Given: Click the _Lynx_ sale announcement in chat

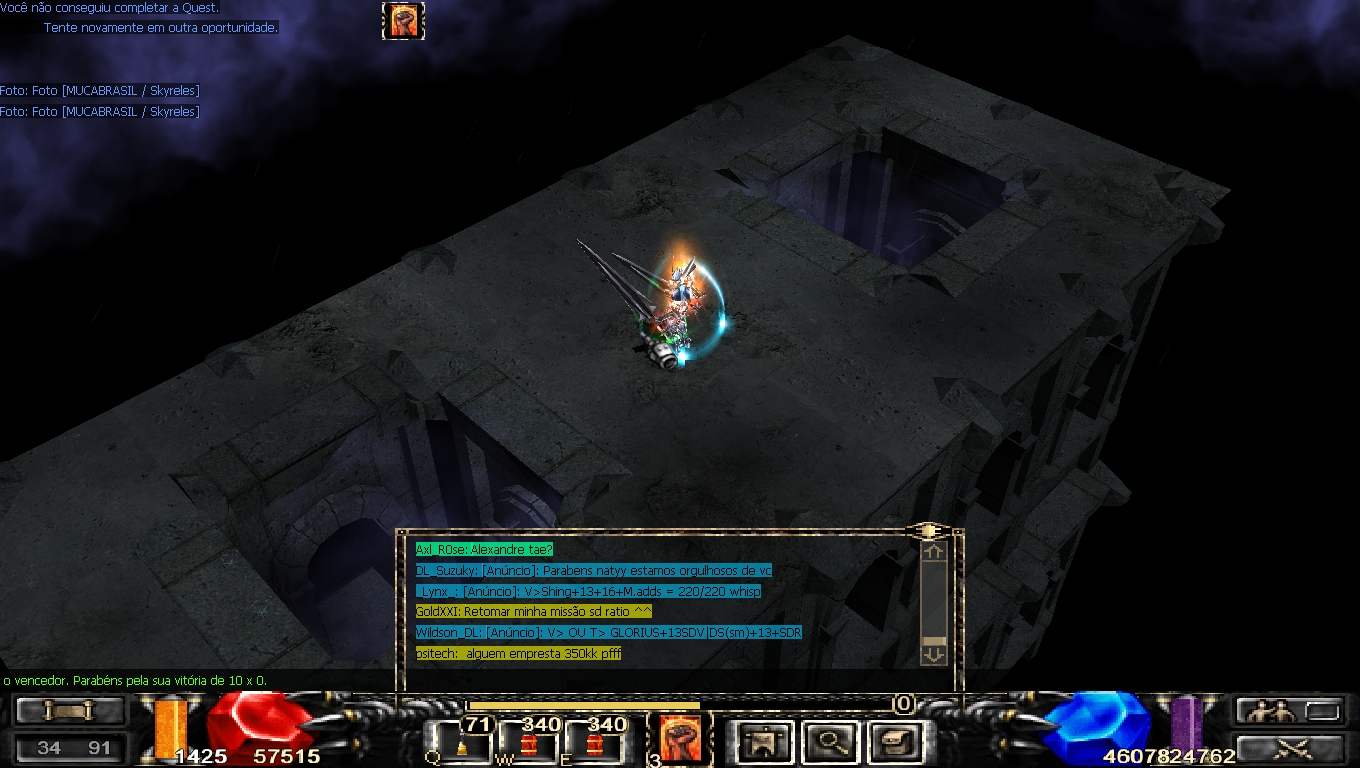Looking at the screenshot, I should pos(588,591).
